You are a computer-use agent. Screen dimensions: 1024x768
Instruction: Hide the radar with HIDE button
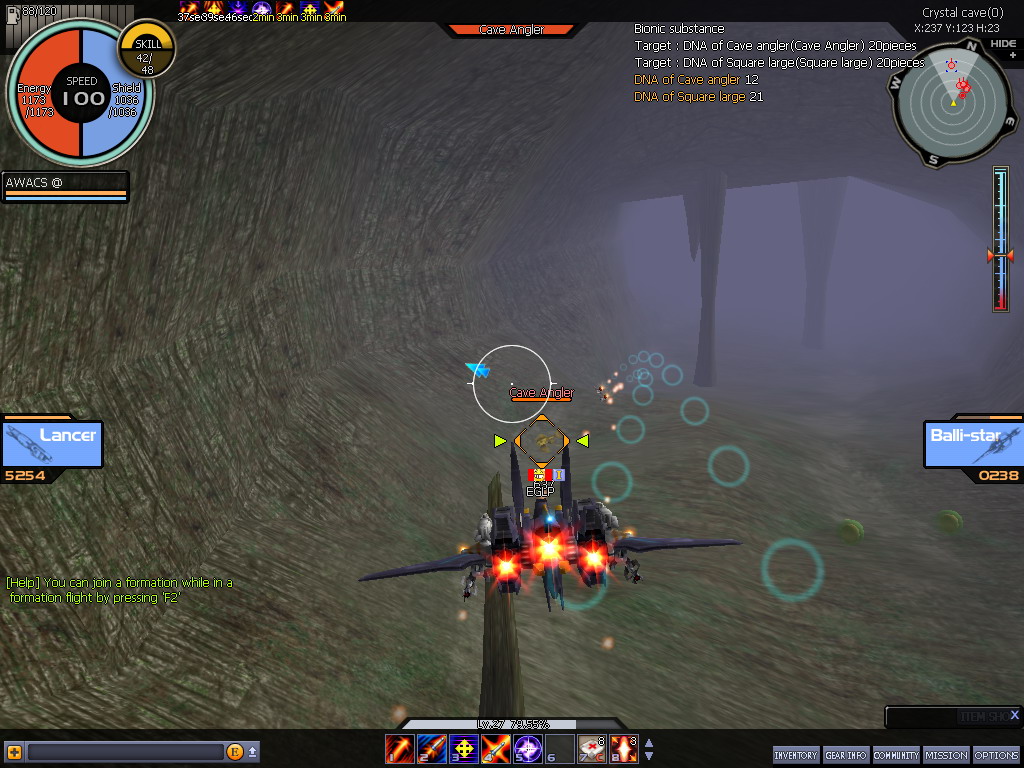pos(1002,44)
